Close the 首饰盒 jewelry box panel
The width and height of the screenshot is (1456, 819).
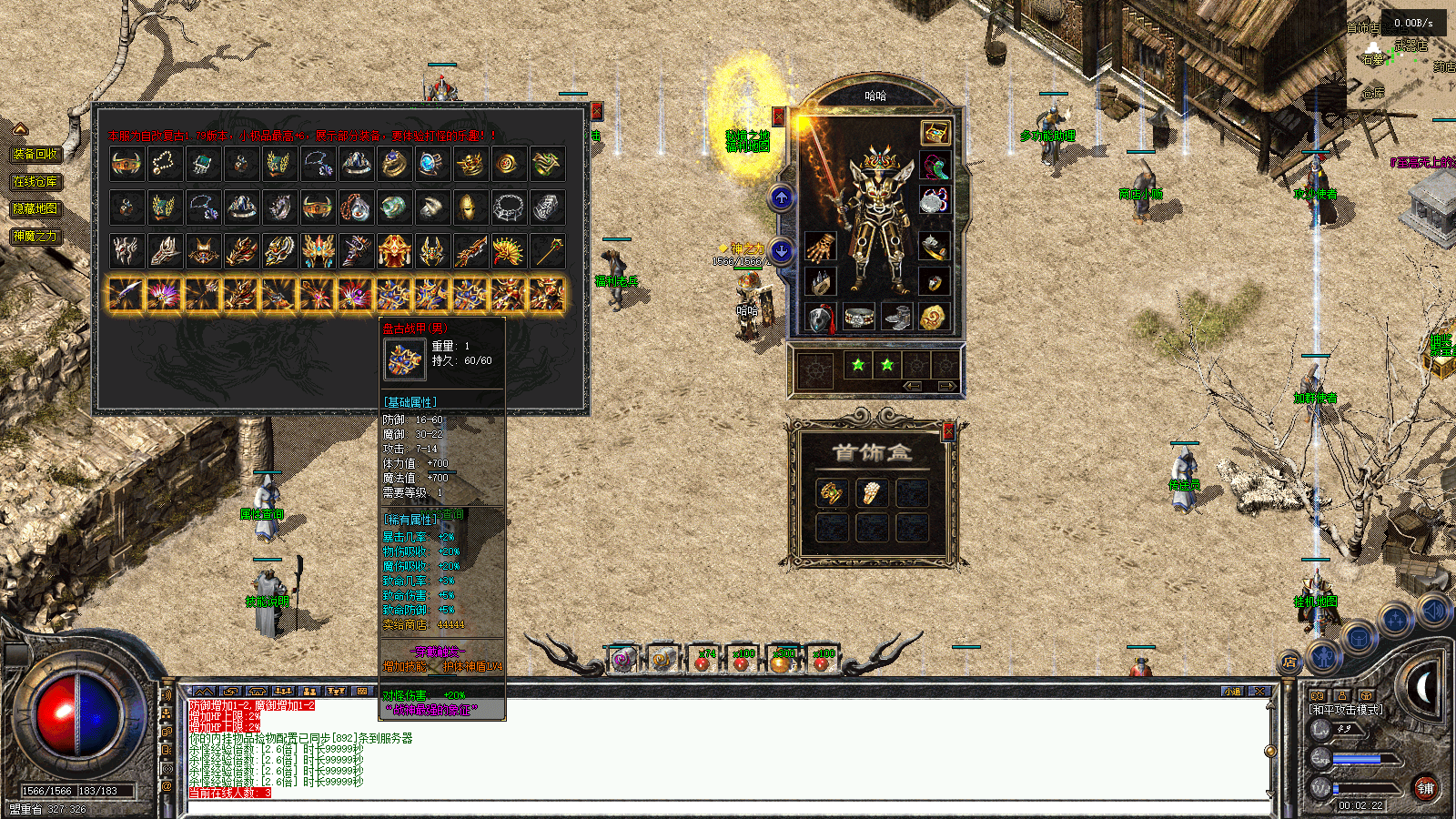(x=948, y=431)
